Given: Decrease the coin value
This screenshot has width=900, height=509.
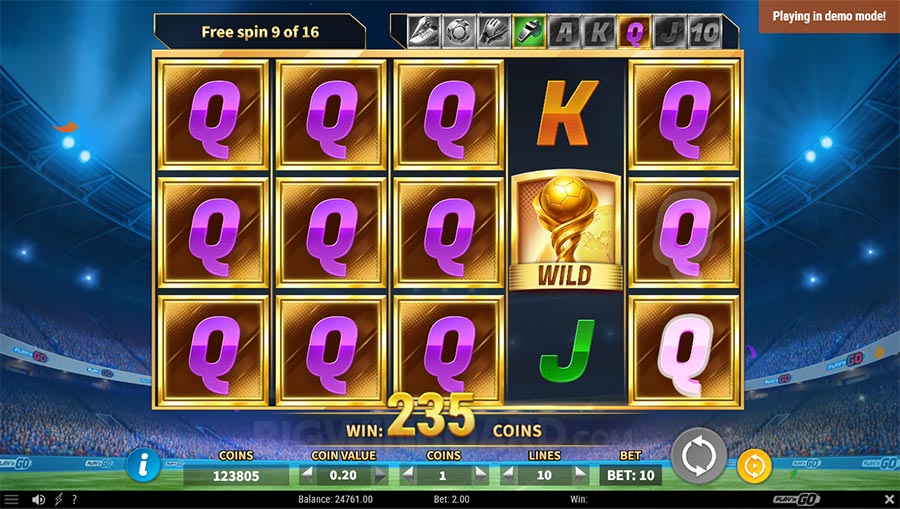Looking at the screenshot, I should tap(307, 475).
